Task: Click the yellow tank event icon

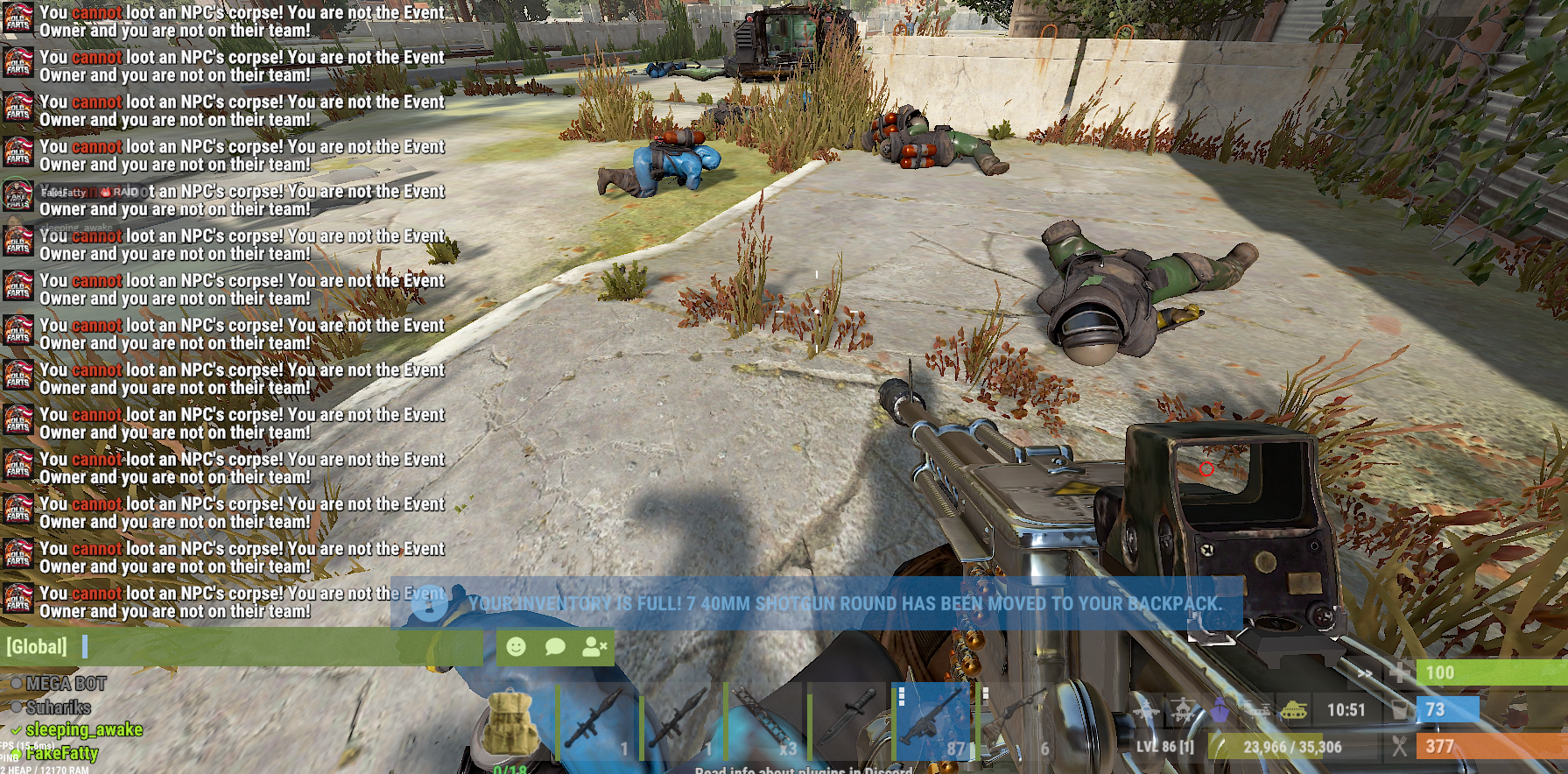Action: point(1293,710)
